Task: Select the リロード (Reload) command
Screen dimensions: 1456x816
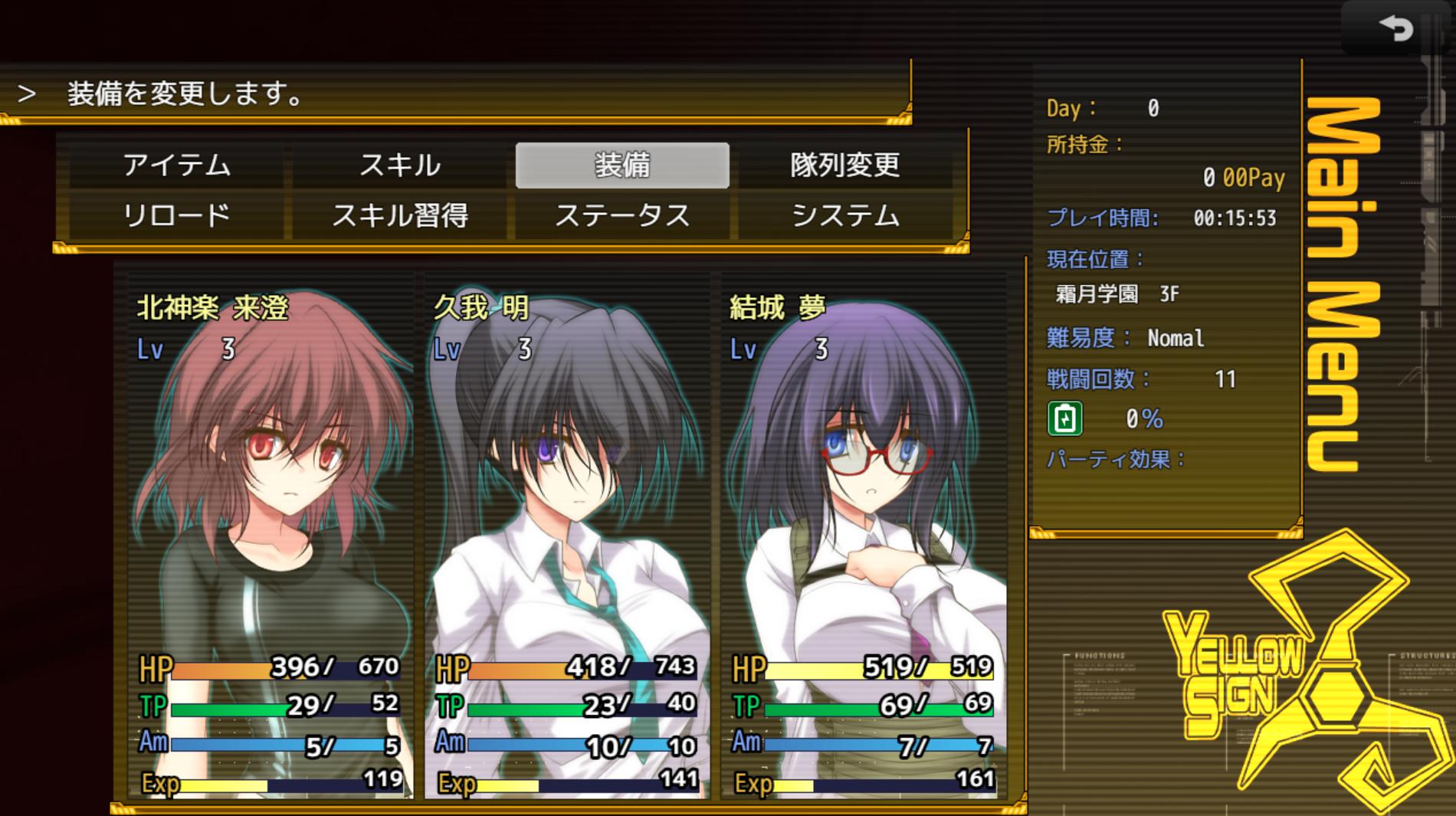Action: click(176, 216)
